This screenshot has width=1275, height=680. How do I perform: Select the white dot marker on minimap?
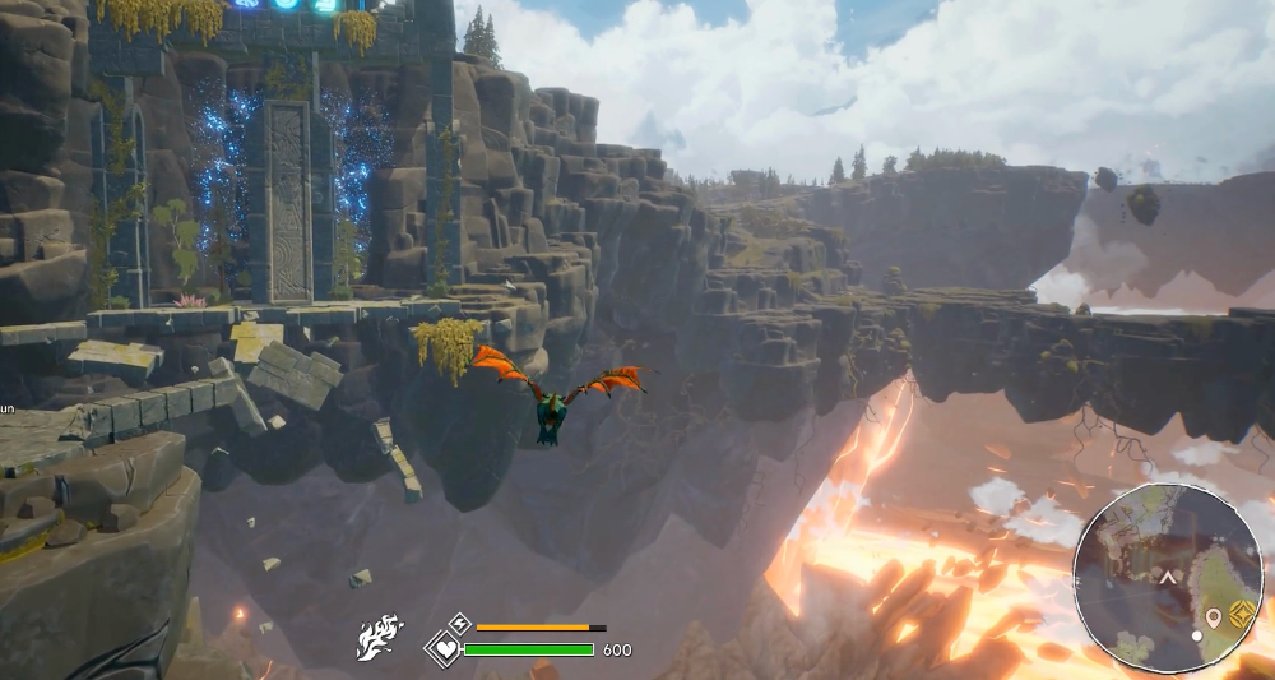point(1197,636)
